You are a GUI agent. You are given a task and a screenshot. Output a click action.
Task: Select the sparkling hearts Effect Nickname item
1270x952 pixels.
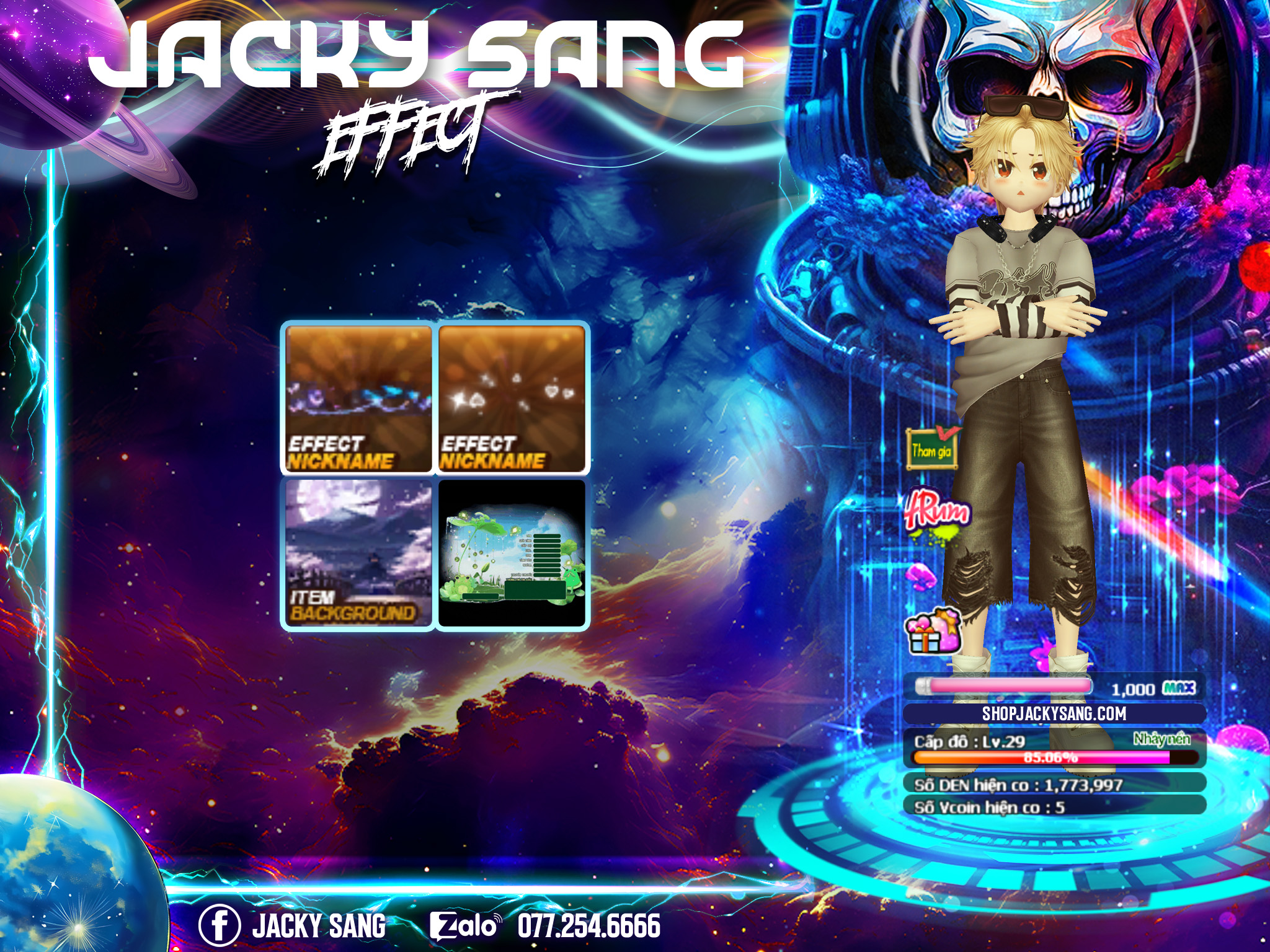coord(512,399)
